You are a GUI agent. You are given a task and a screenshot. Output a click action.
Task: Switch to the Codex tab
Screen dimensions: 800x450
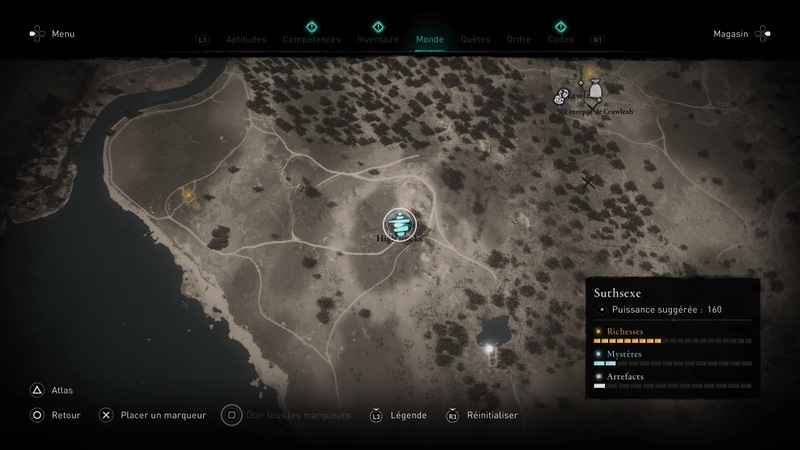tap(560, 40)
